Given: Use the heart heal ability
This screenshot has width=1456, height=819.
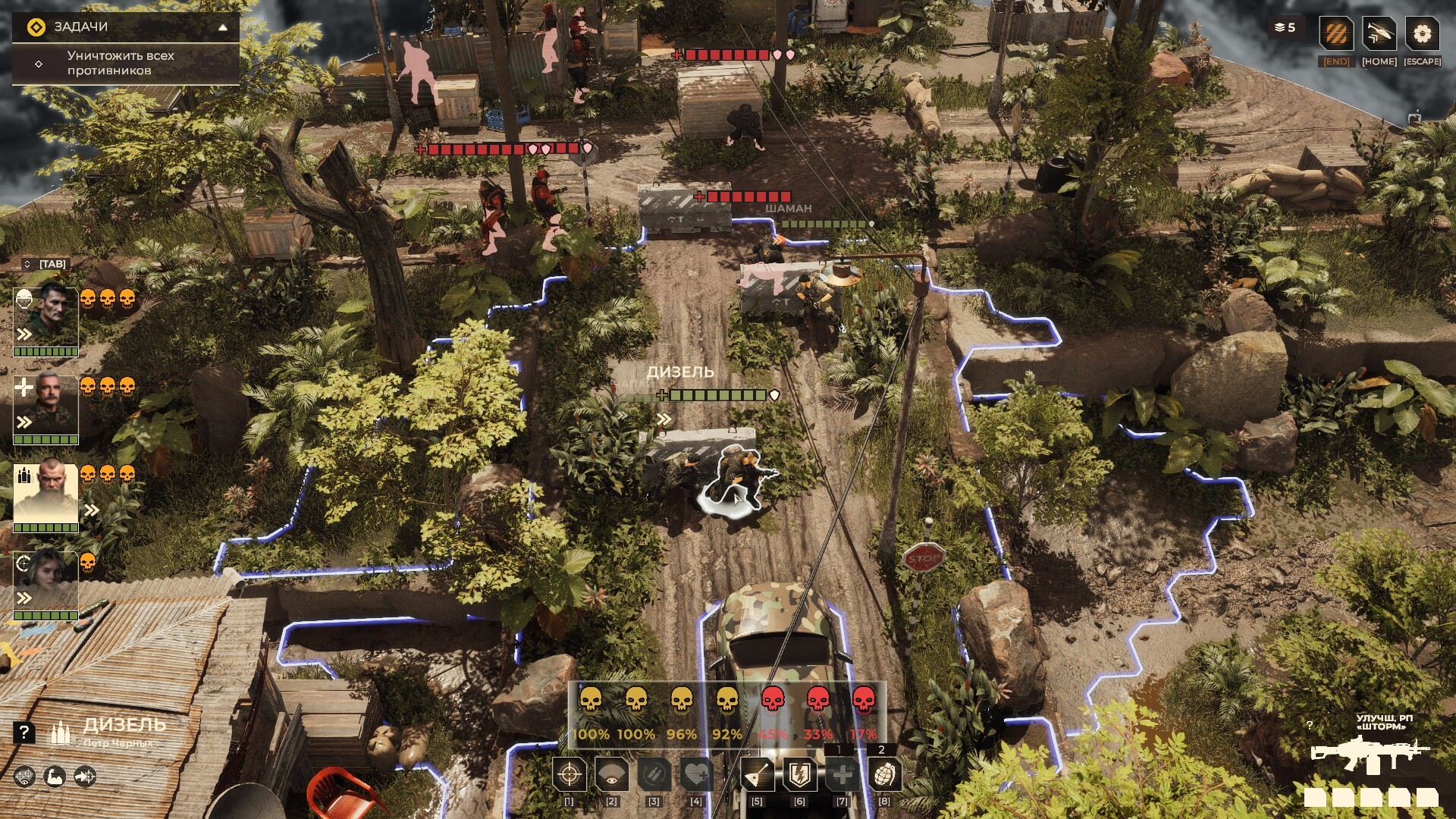Looking at the screenshot, I should [x=696, y=774].
